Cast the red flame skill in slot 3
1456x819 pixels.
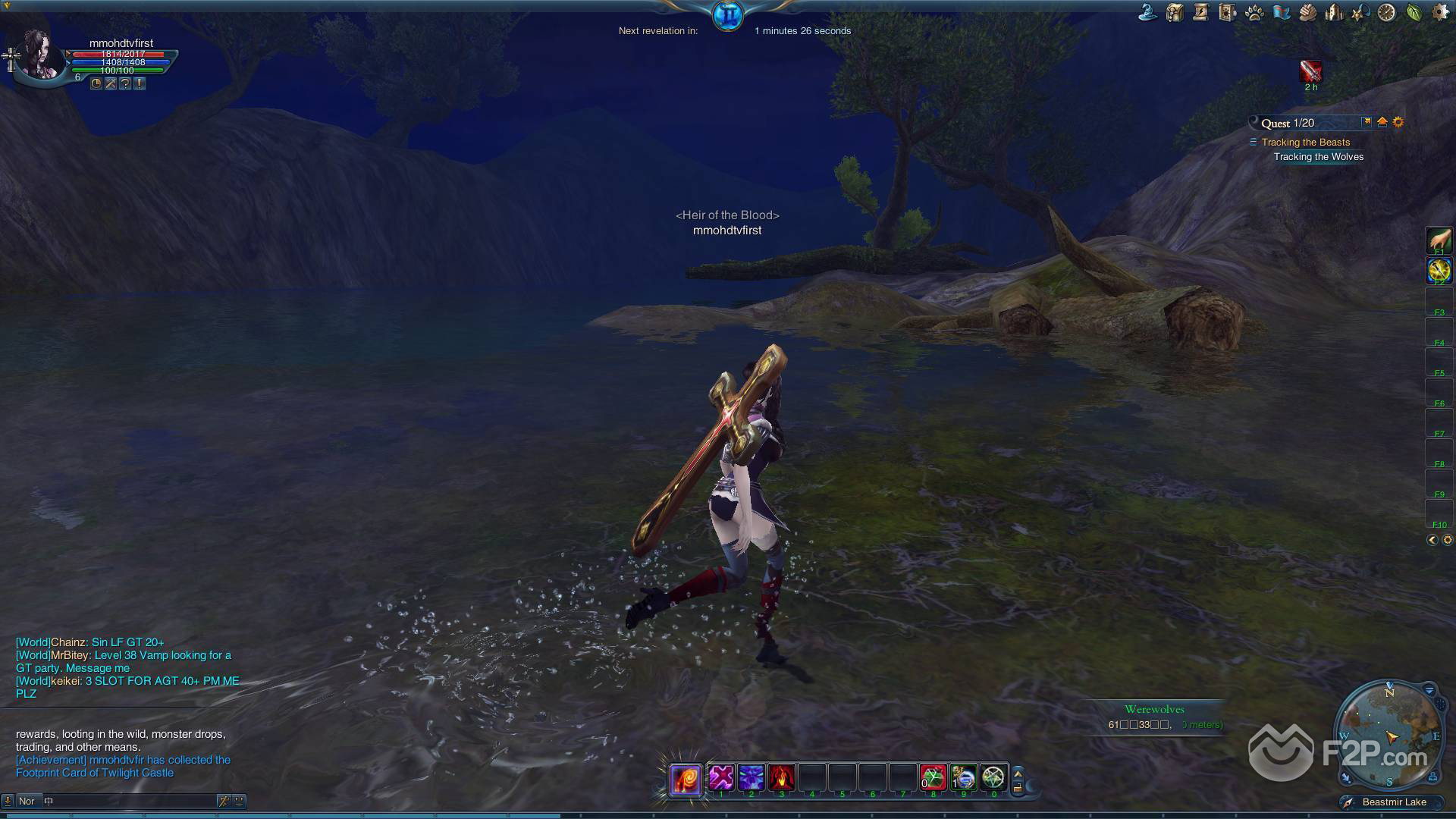coord(781,777)
